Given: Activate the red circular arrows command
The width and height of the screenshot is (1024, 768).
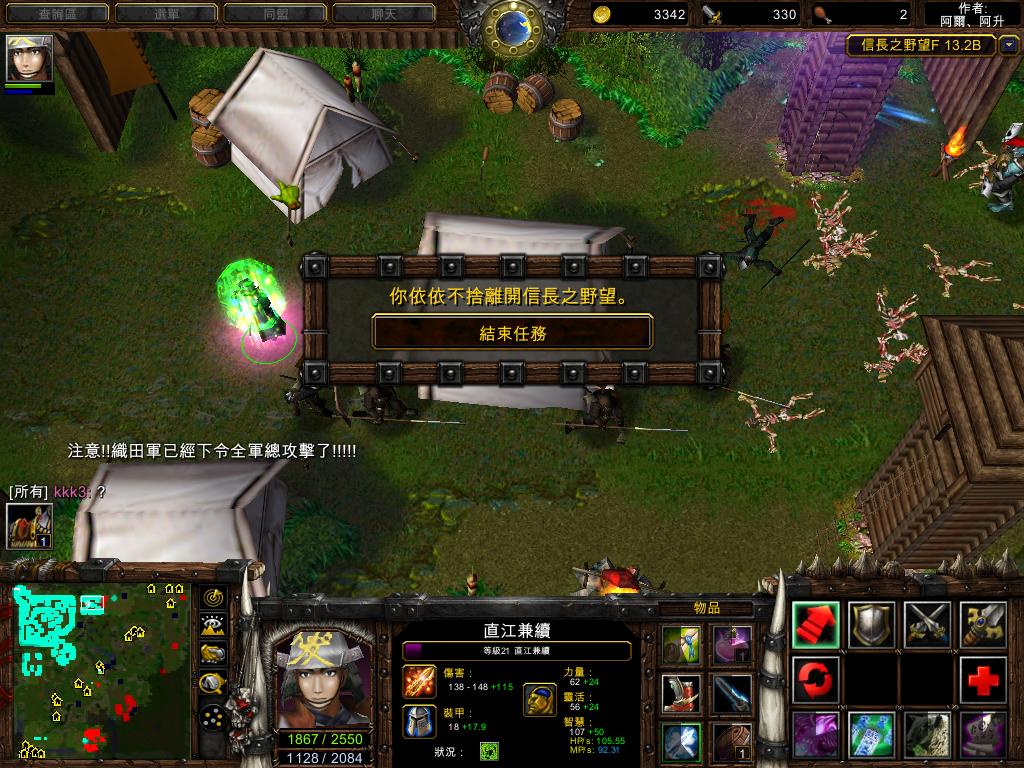Looking at the screenshot, I should (816, 680).
